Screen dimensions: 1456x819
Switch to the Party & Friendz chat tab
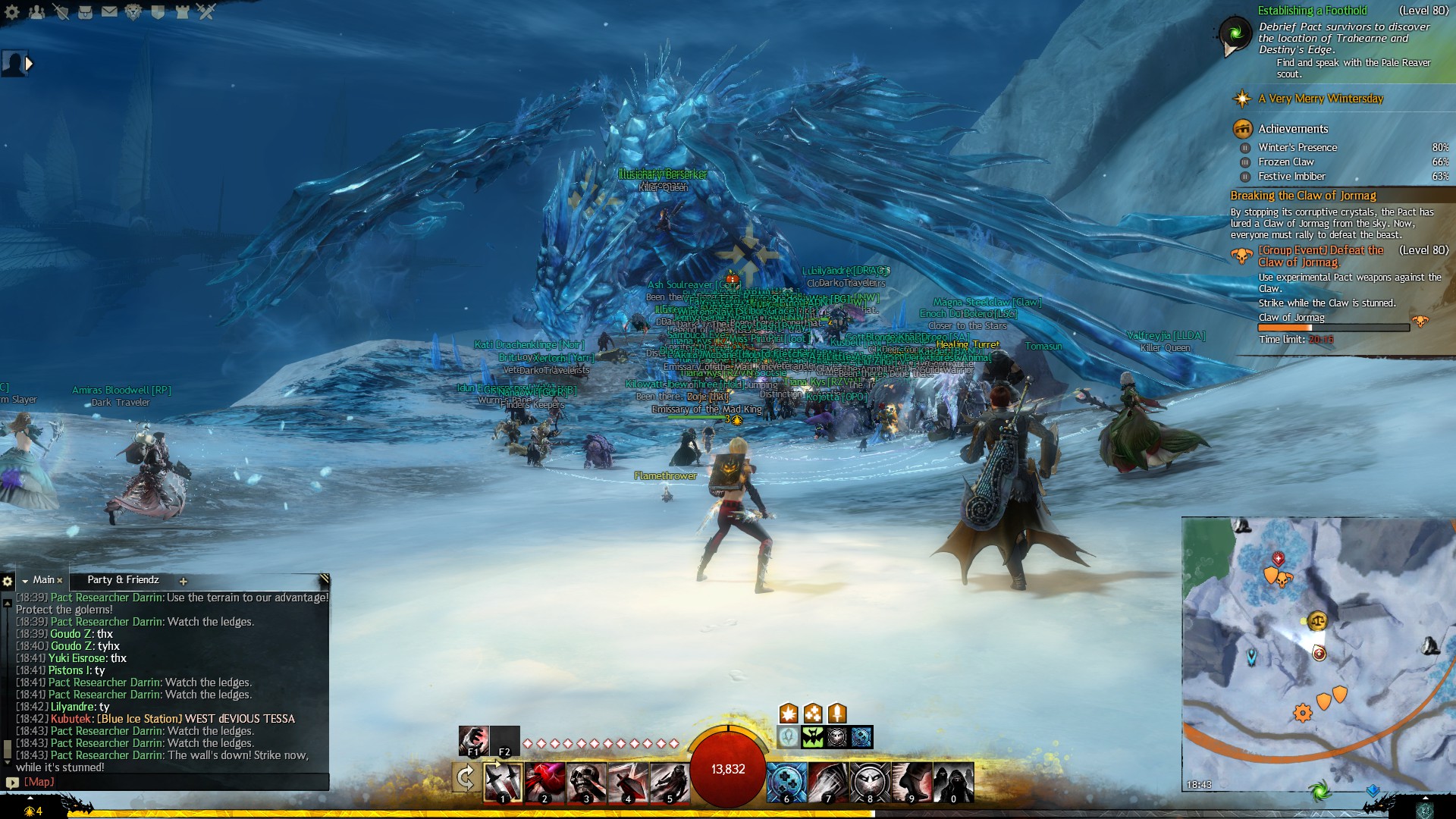(123, 580)
